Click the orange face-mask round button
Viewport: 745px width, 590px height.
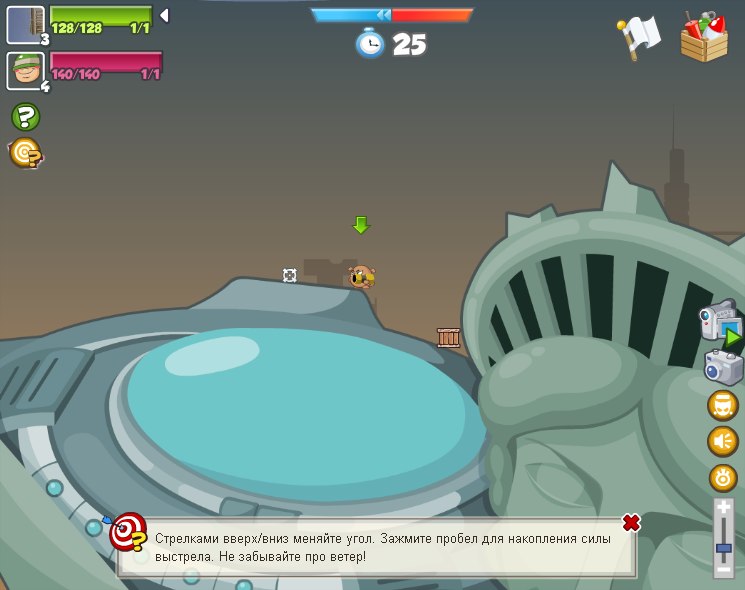tap(723, 405)
